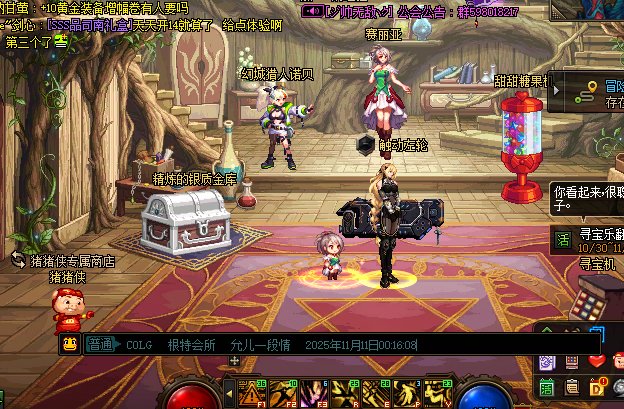The image size is (624, 409).
Task: Activate the F1 skill with the warning triangle
Action: [251, 393]
